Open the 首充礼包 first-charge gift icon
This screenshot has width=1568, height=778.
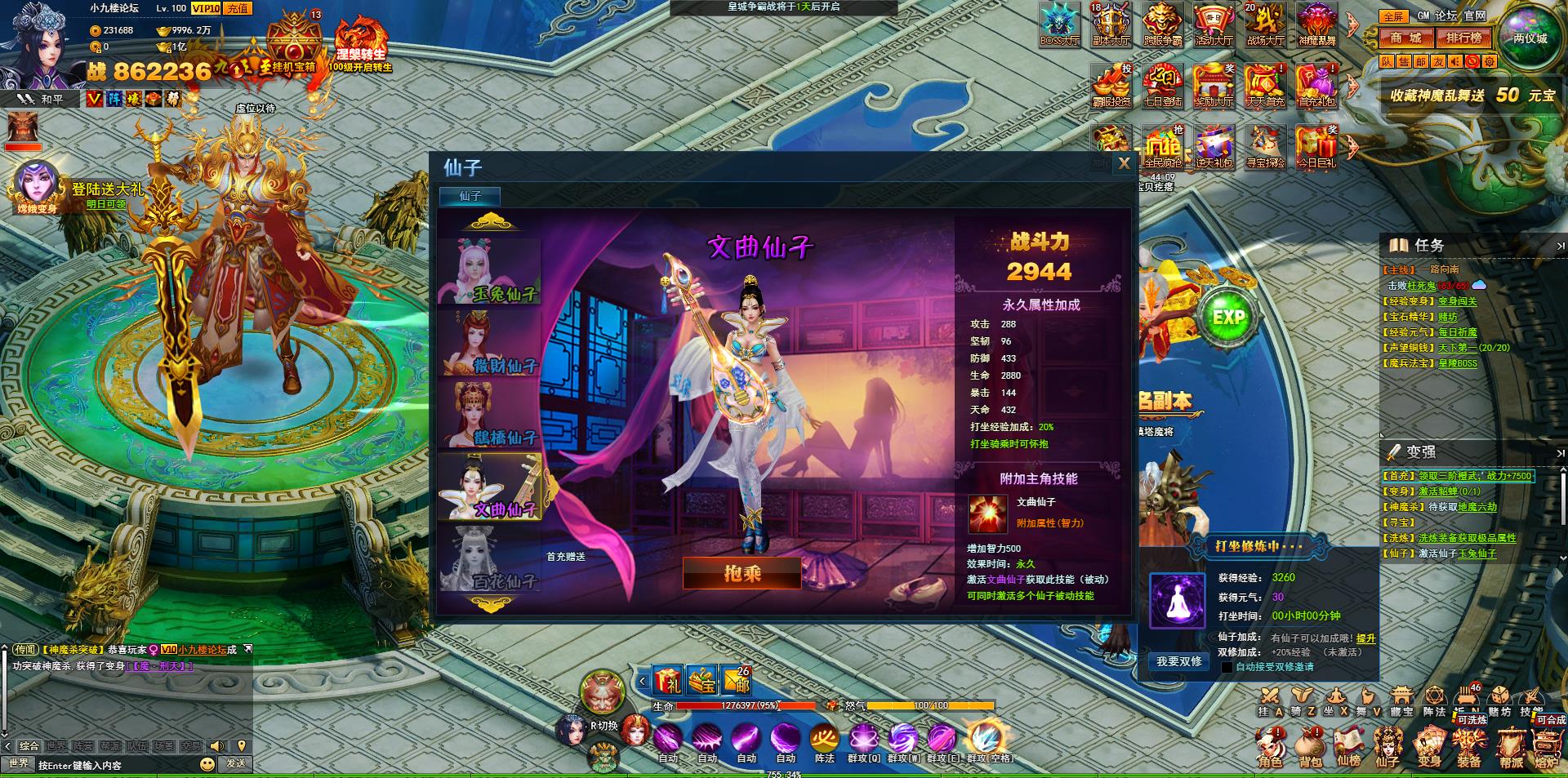coord(1316,84)
